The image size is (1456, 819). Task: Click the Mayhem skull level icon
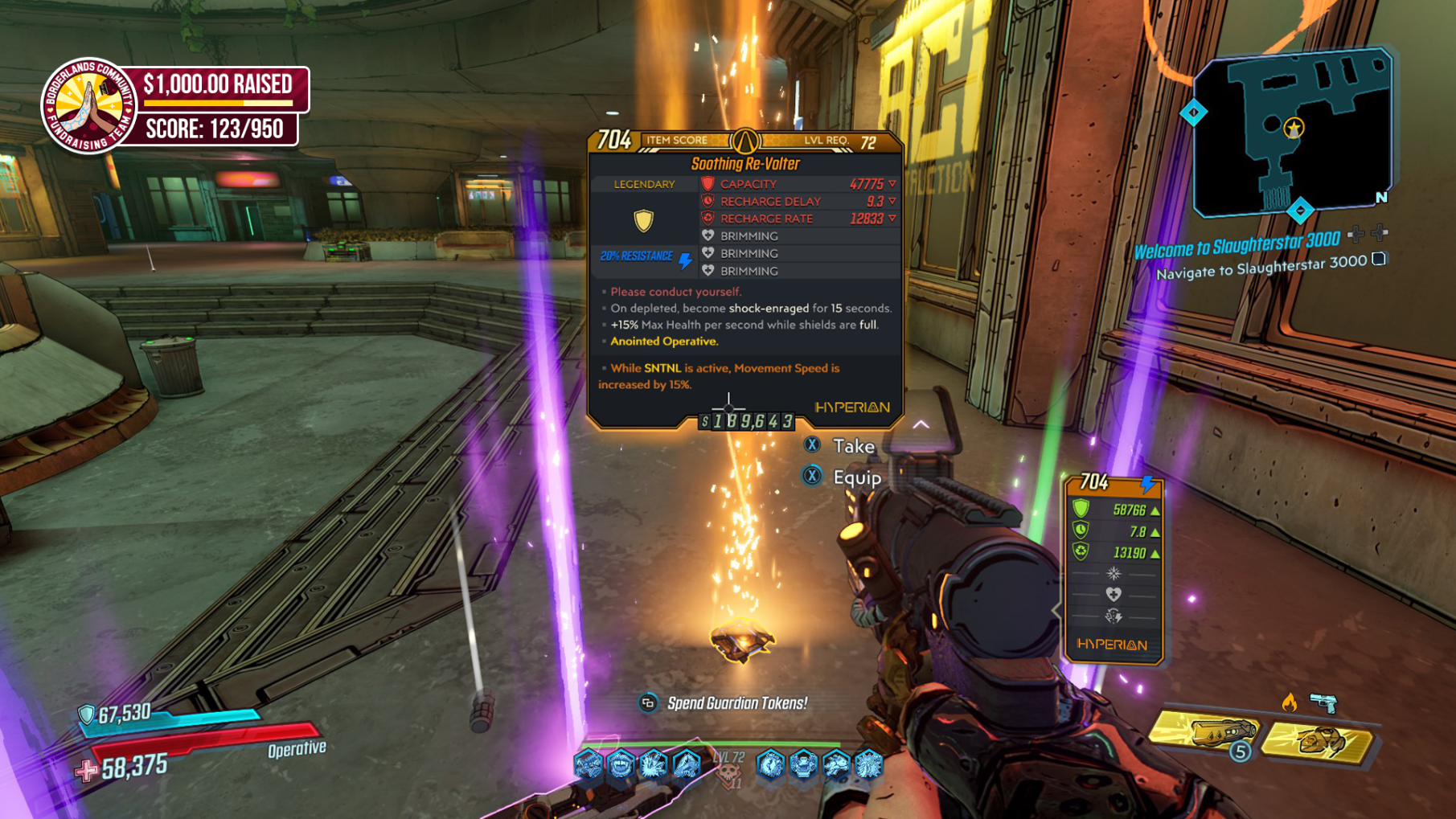[729, 775]
